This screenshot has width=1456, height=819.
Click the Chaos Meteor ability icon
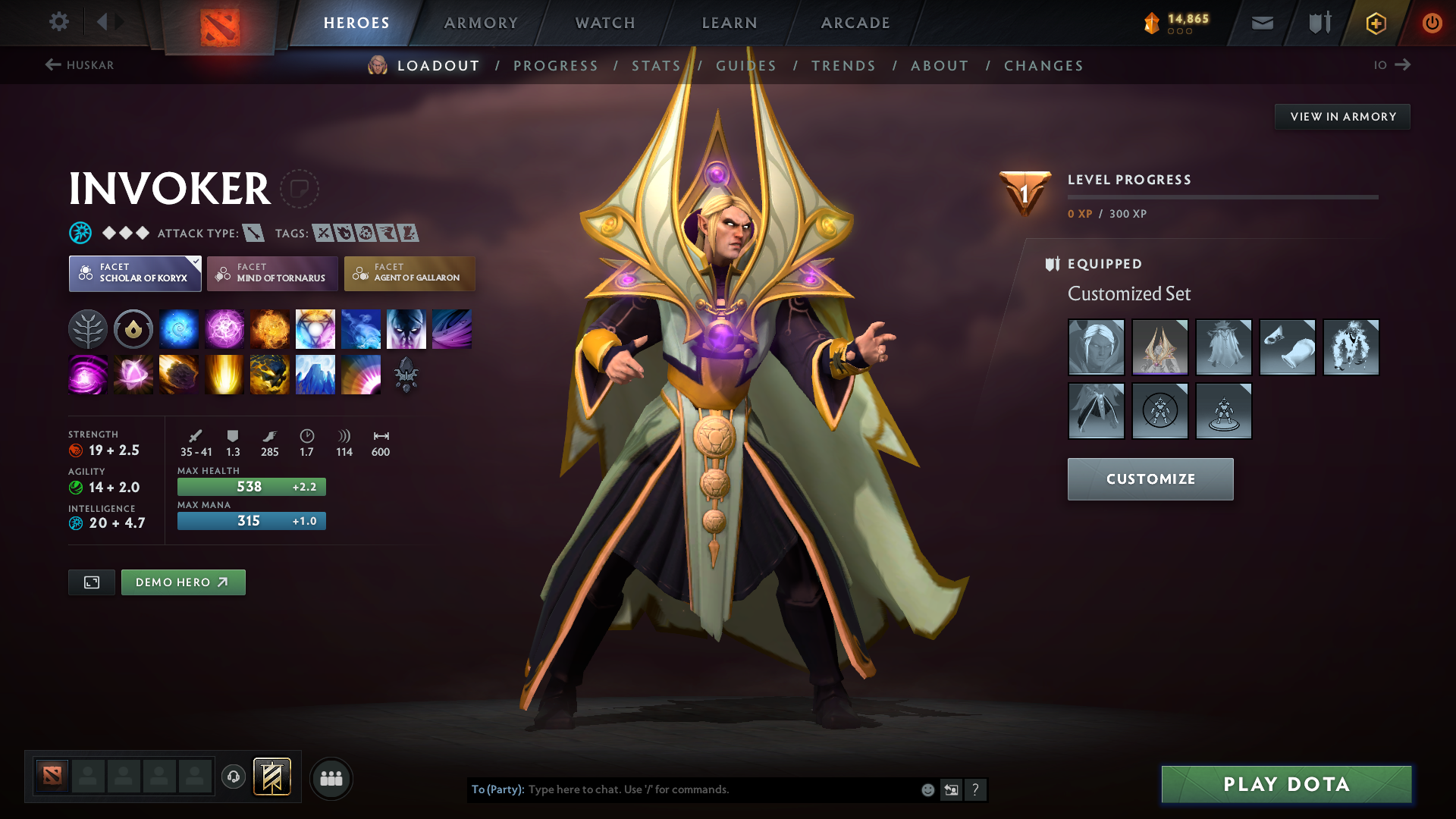pyautogui.click(x=178, y=374)
